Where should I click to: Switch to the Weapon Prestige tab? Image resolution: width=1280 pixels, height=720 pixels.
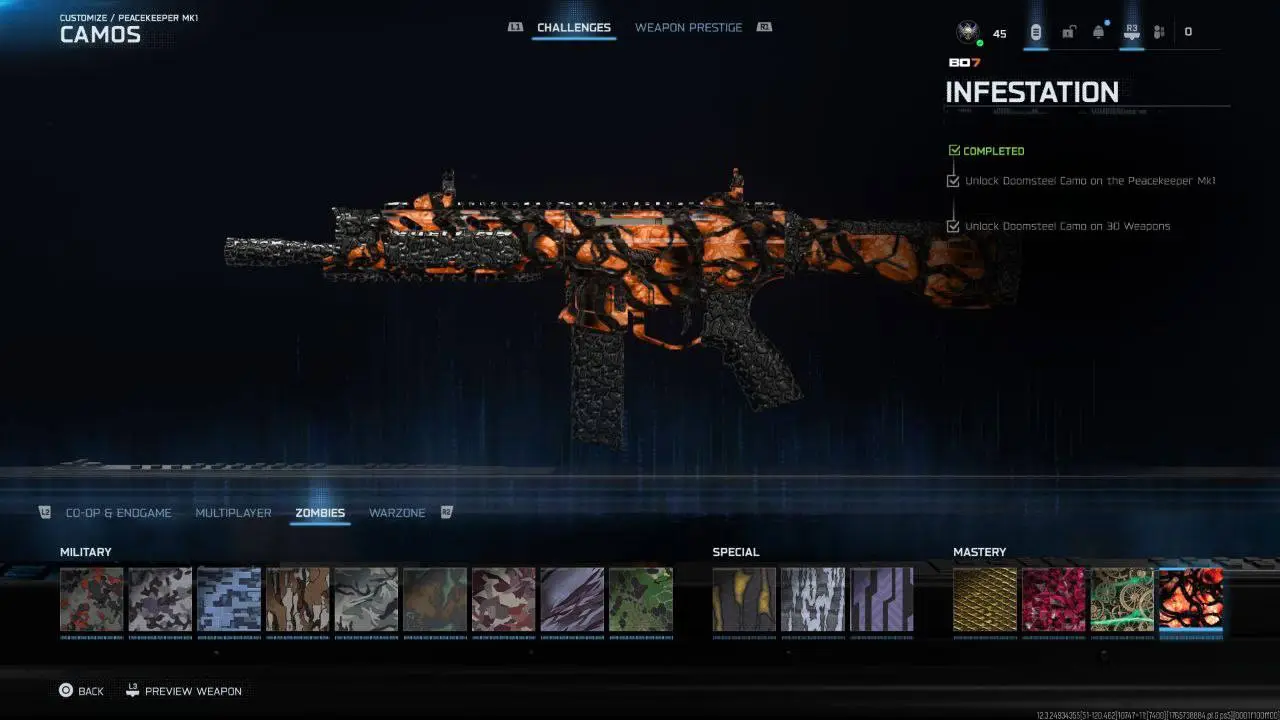[688, 28]
